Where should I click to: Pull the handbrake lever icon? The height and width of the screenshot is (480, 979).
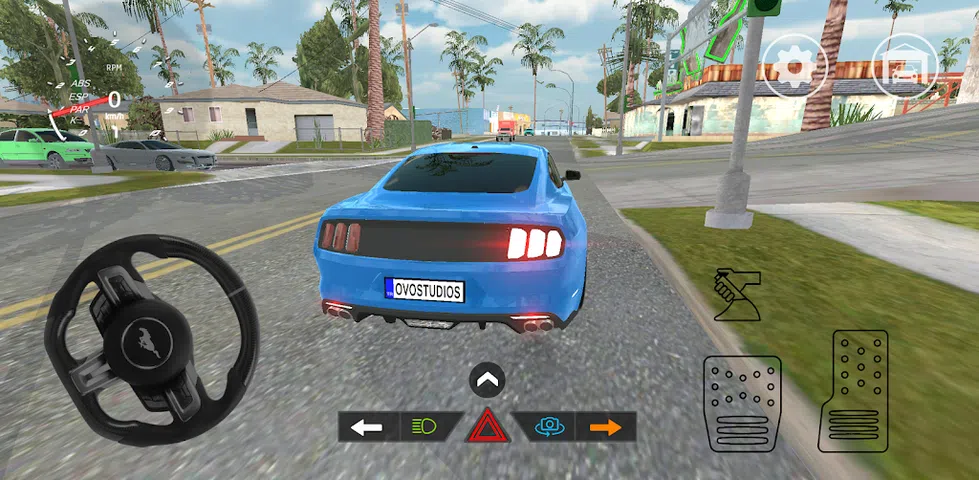(x=738, y=296)
